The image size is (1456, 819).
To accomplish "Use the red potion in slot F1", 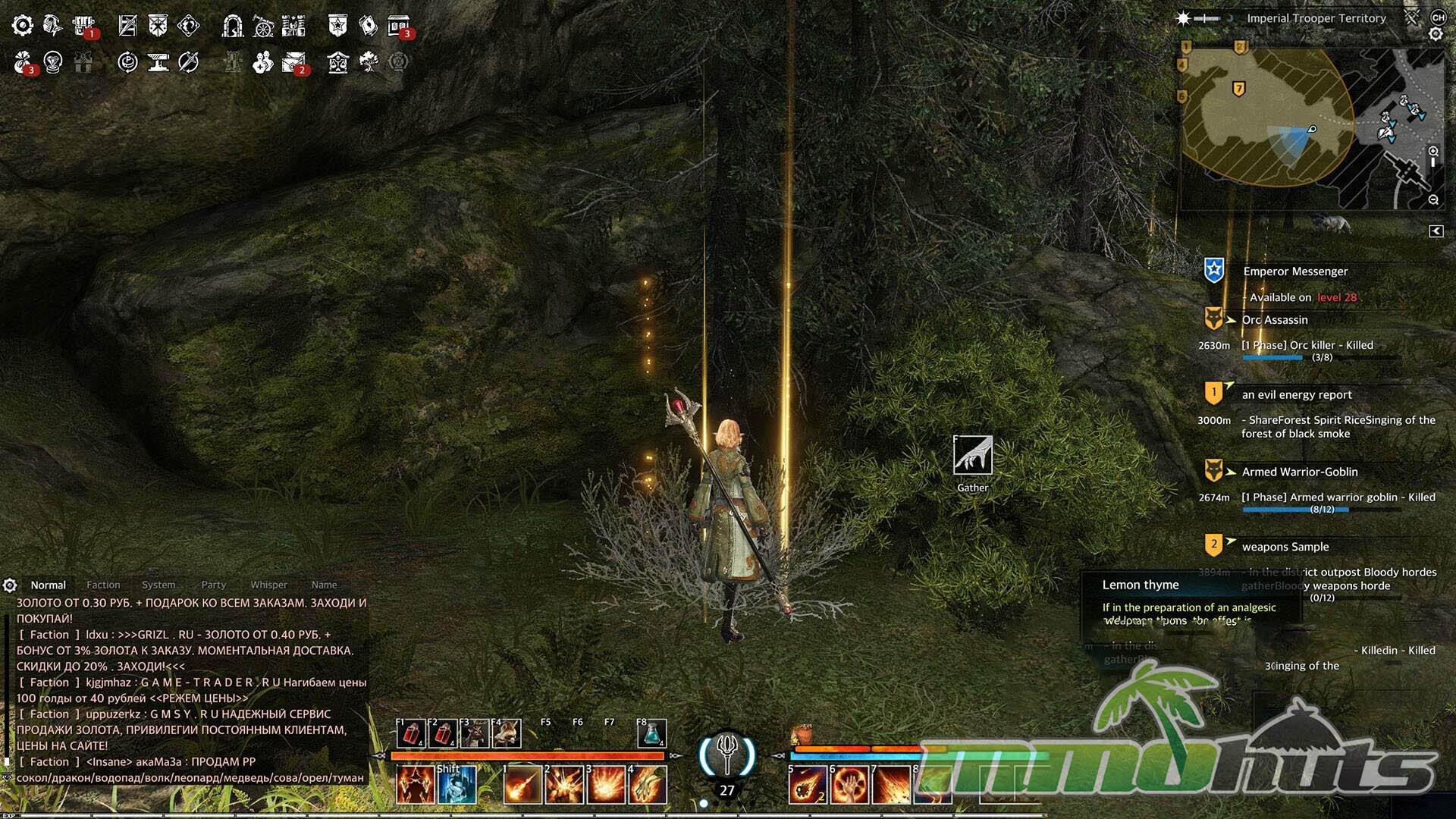I will coord(411,733).
